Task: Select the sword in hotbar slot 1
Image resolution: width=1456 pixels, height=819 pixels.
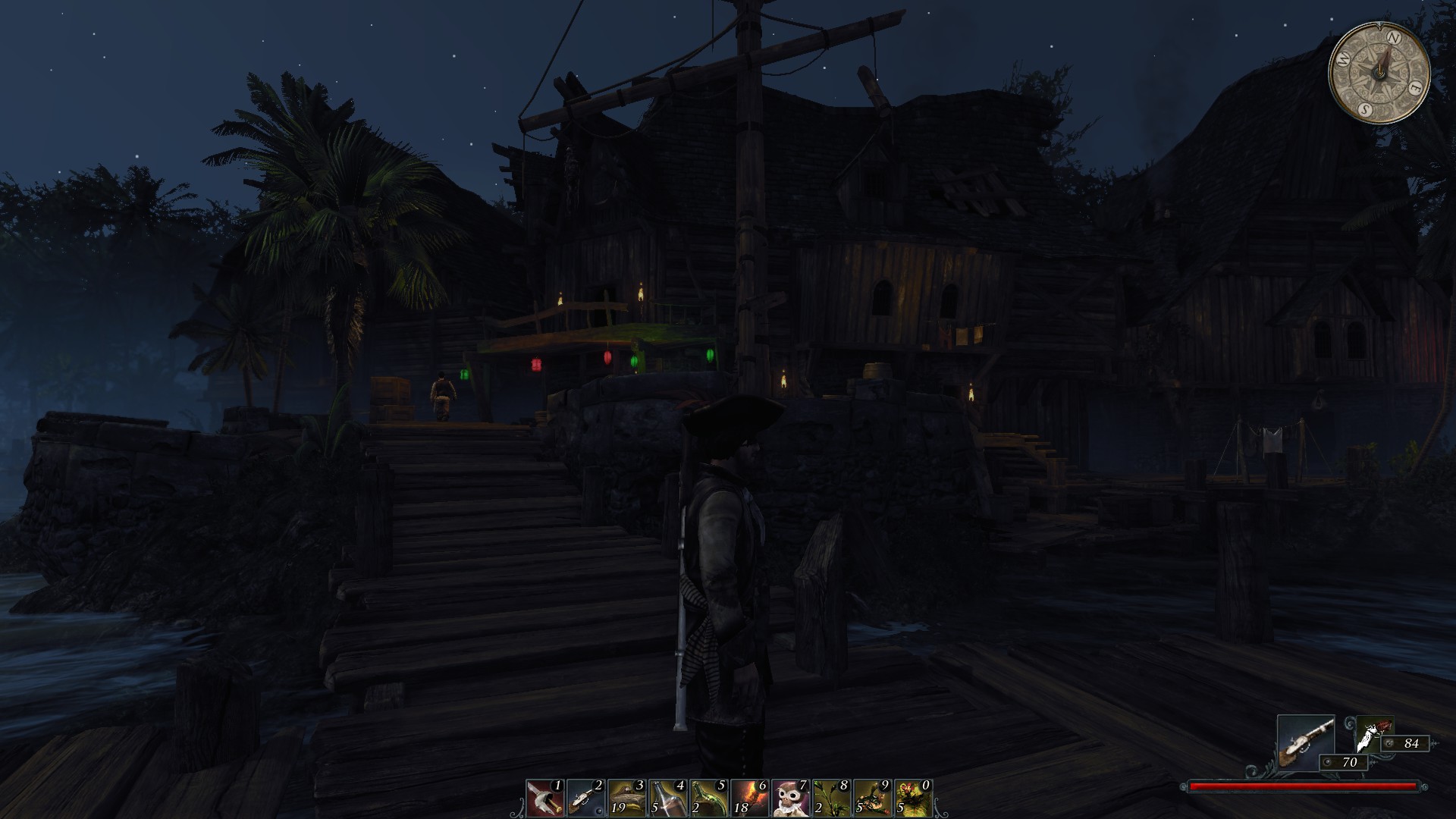Action: tap(544, 798)
